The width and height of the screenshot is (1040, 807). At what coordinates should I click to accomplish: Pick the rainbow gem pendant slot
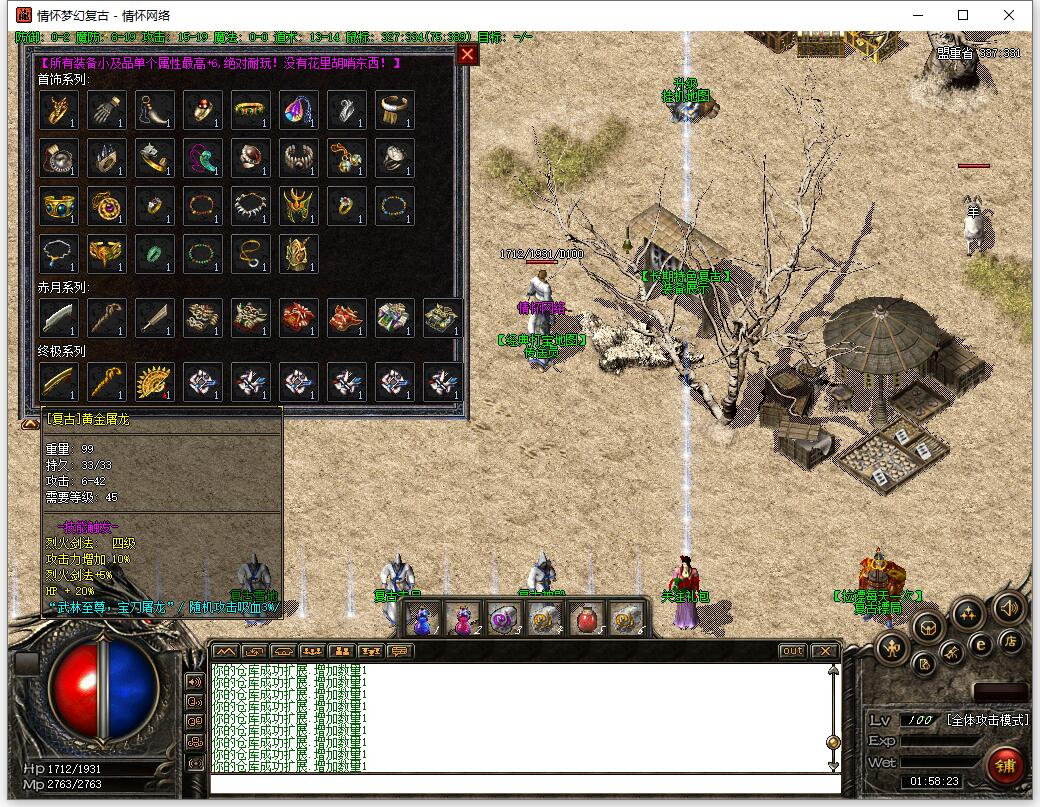coord(299,109)
